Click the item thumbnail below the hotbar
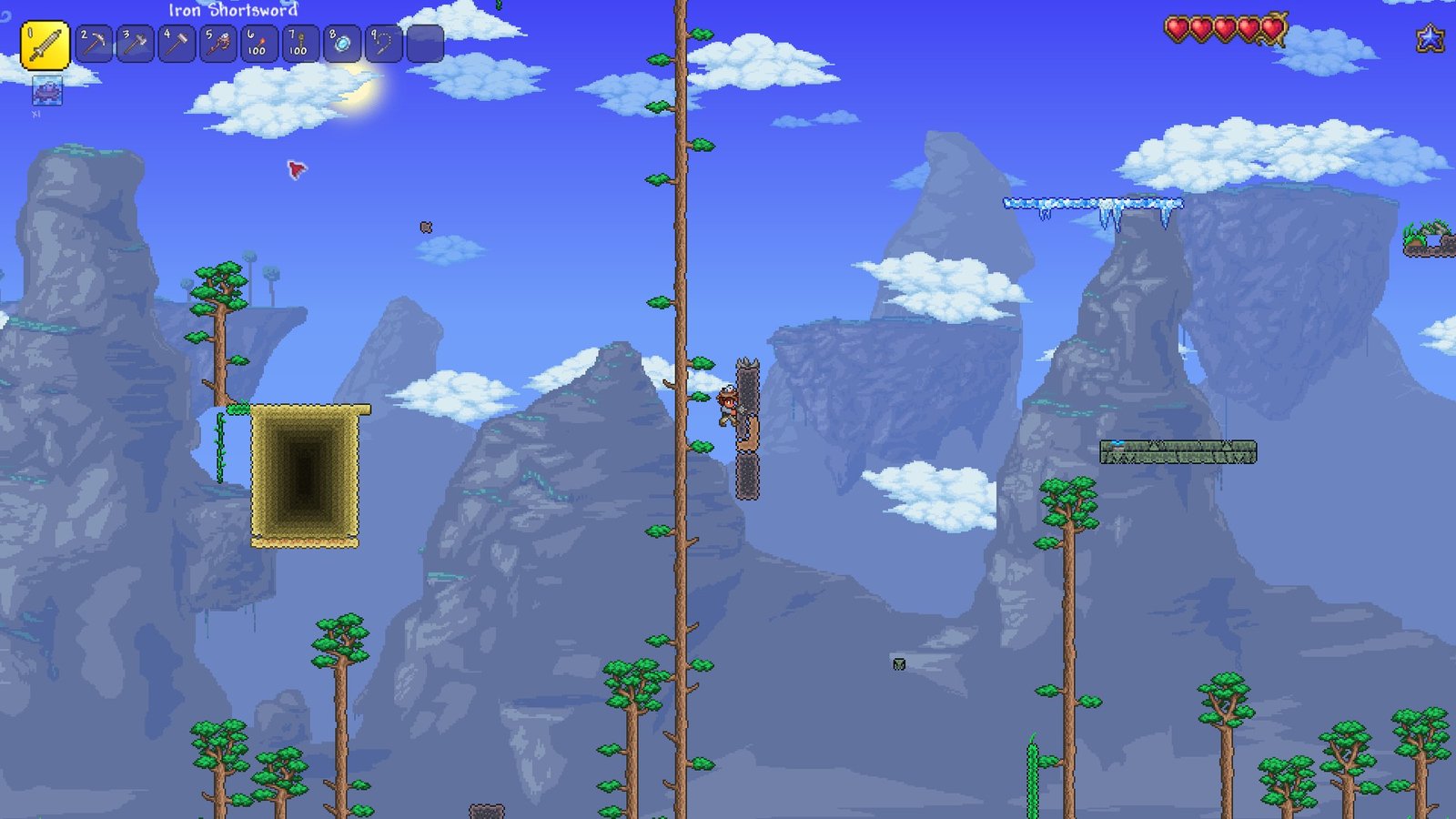 click(45, 91)
